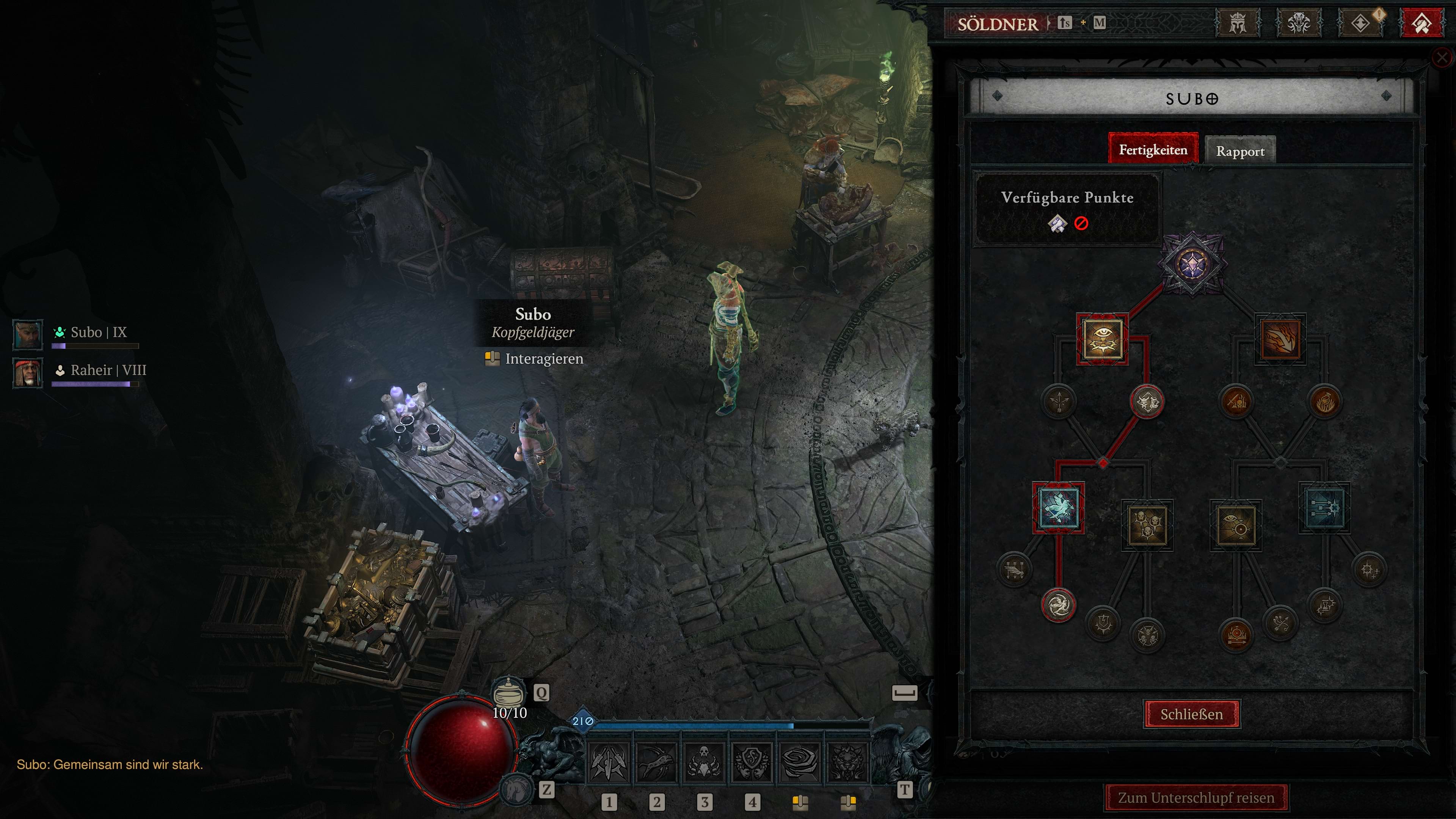Activate the skull-and-claws hotbar skill

[704, 761]
